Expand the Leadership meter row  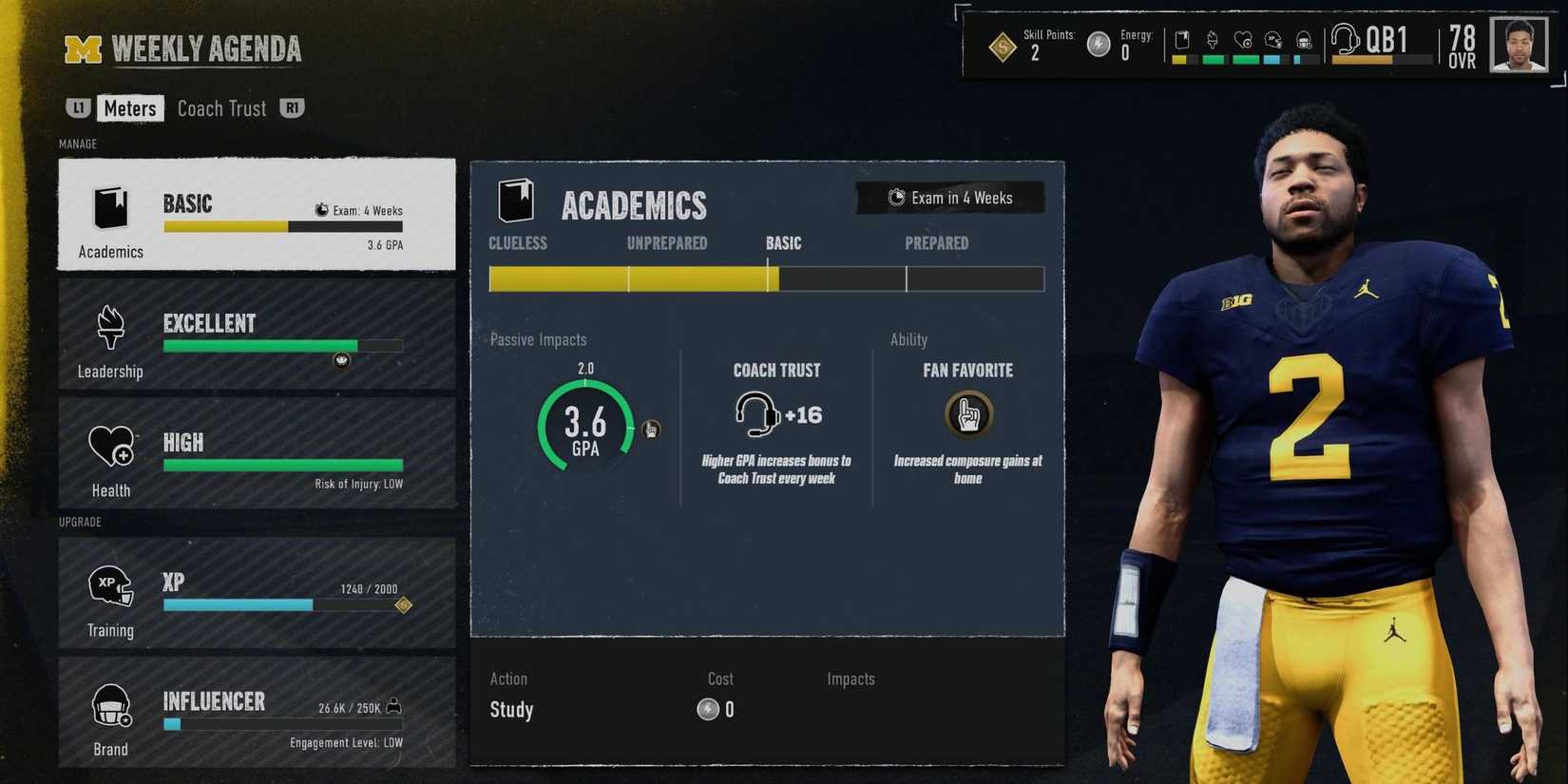pos(257,335)
